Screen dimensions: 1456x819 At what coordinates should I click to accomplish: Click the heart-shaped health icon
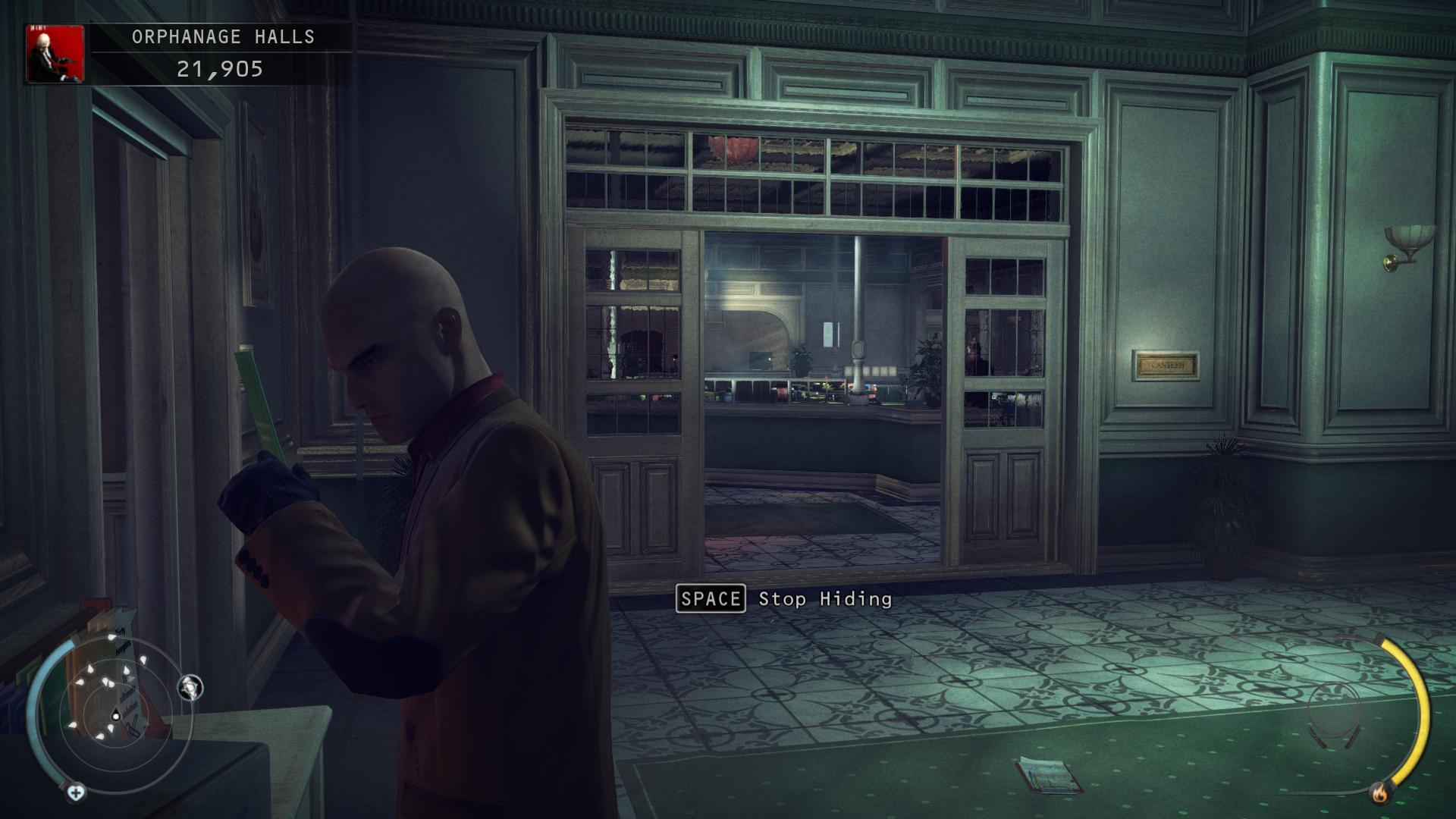pos(76,793)
